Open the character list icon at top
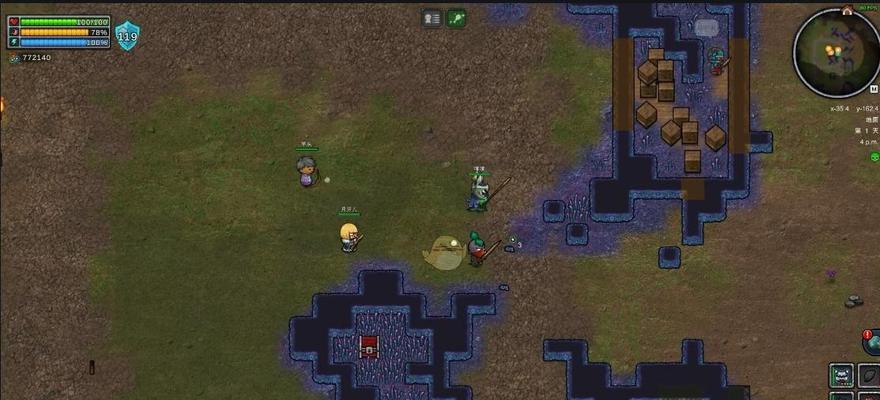Viewport: 880px width, 400px height. pos(432,18)
